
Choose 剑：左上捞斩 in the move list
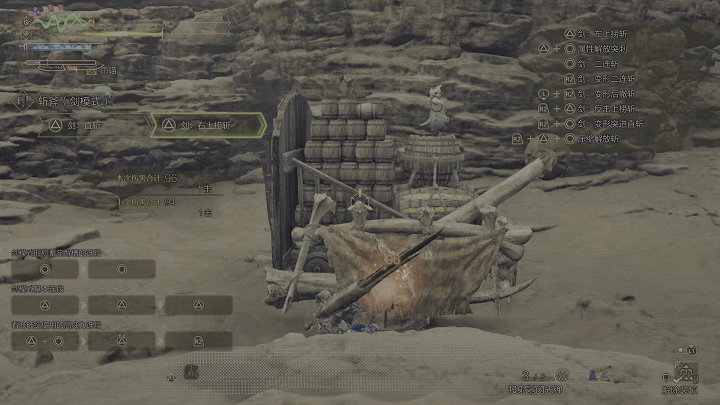610,33
